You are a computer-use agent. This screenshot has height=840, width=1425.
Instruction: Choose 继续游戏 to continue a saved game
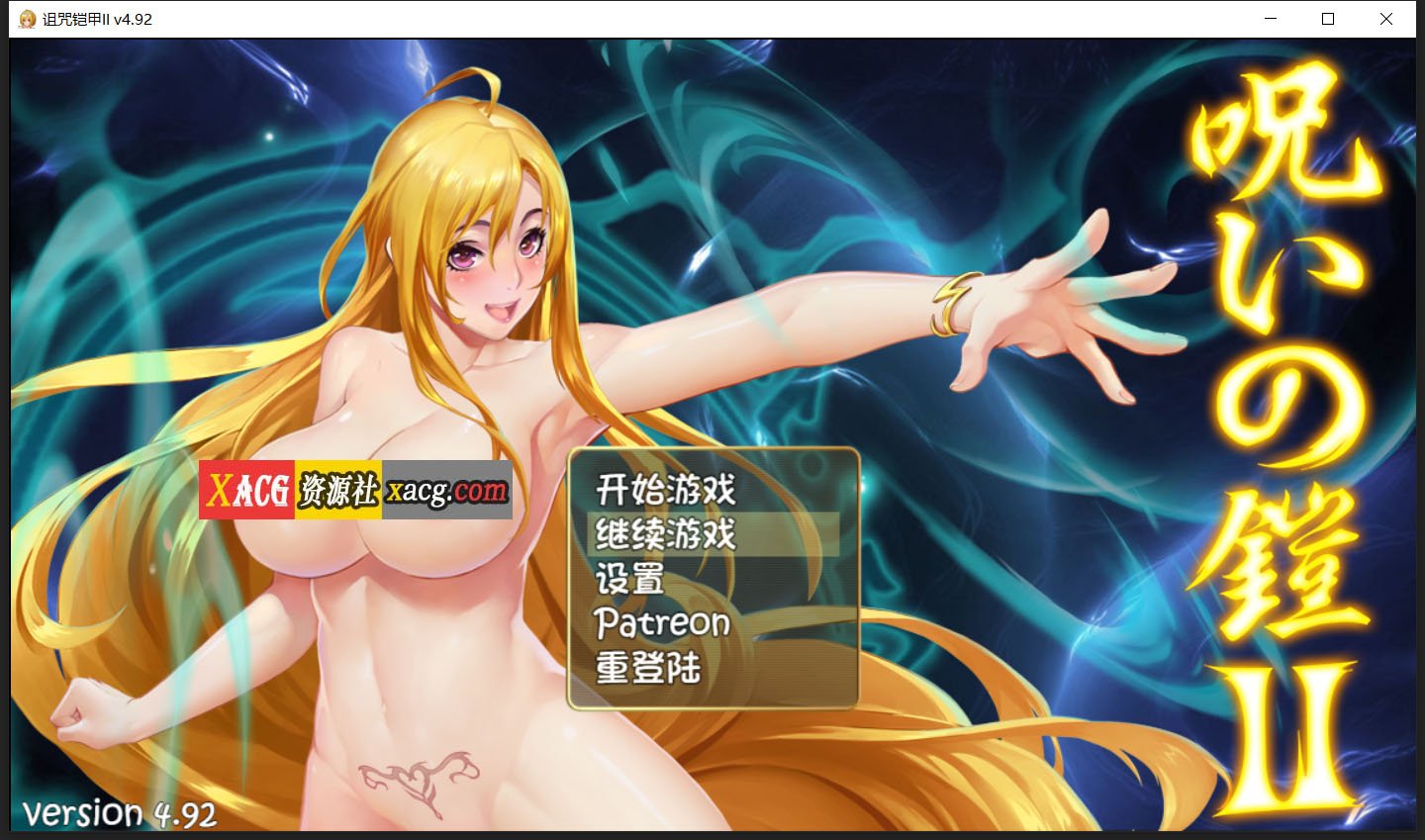tap(665, 534)
